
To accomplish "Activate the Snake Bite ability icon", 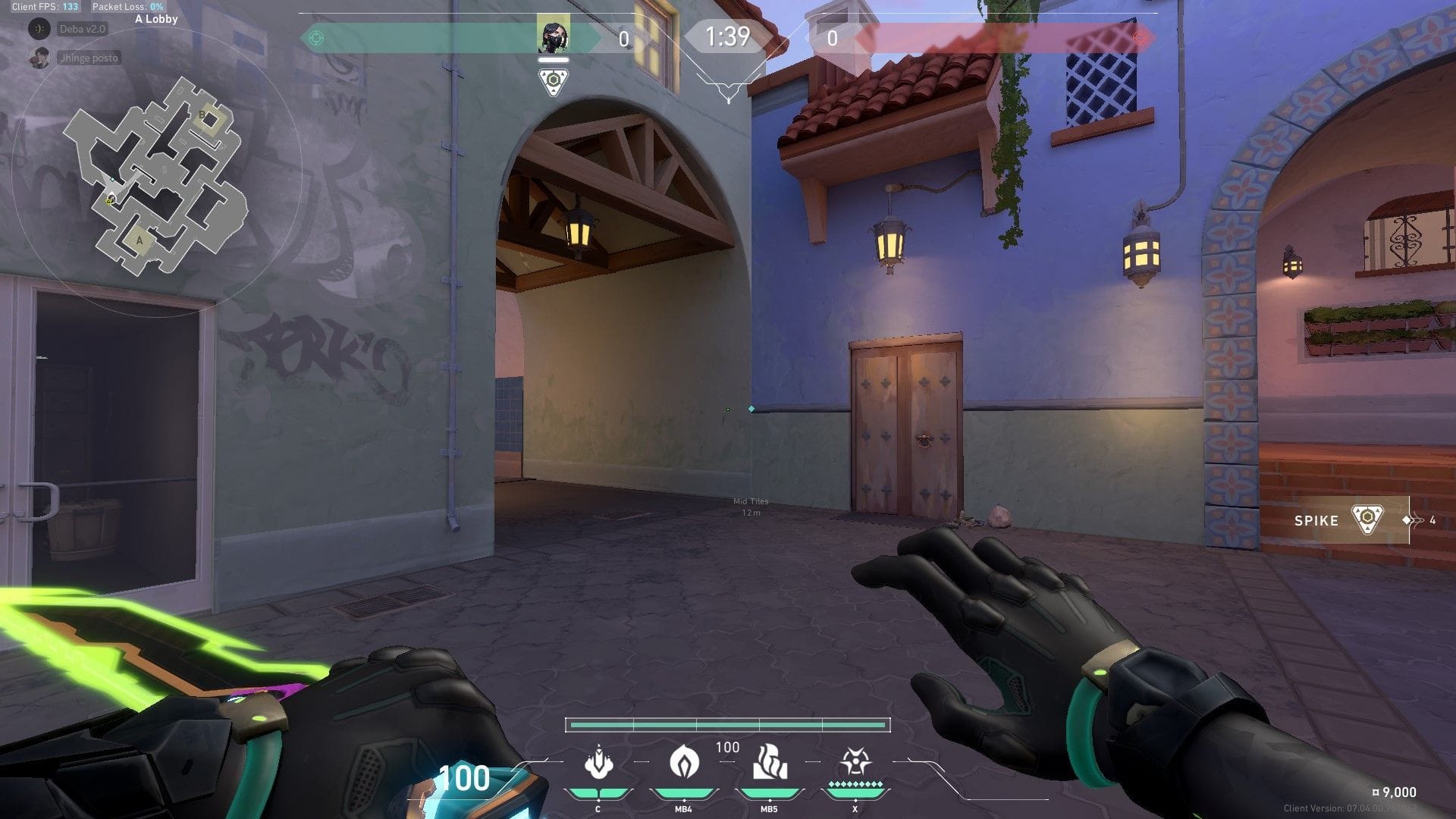I will 598,763.
